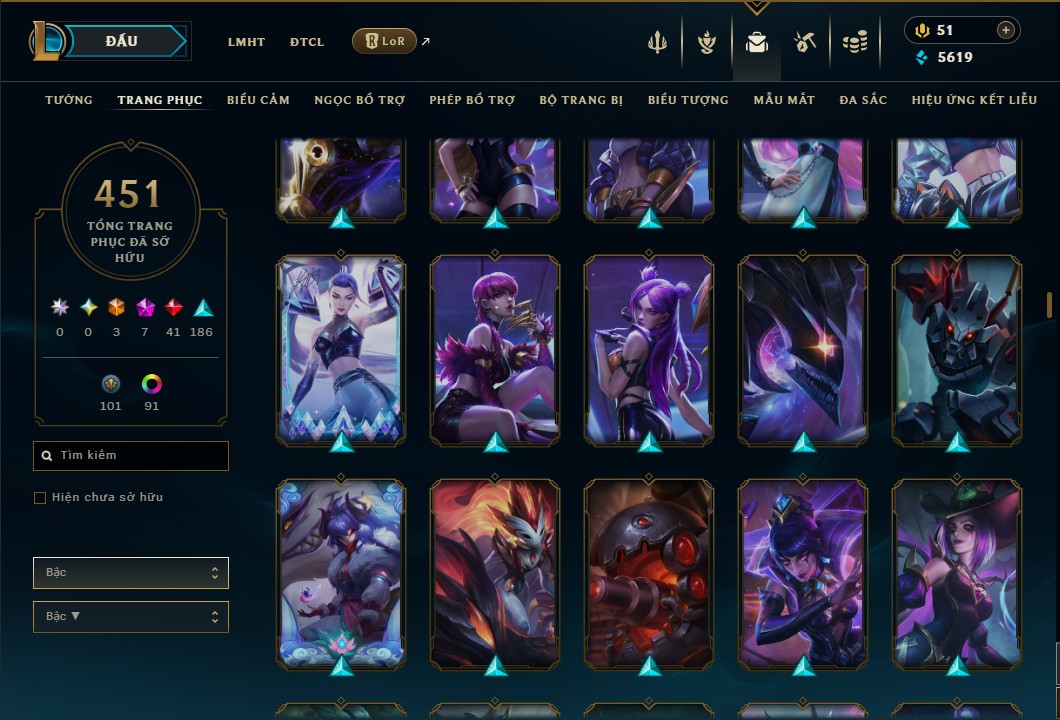The image size is (1060, 720).
Task: Open the BỘ TRANG BỊ item sets tab
Action: [x=581, y=100]
